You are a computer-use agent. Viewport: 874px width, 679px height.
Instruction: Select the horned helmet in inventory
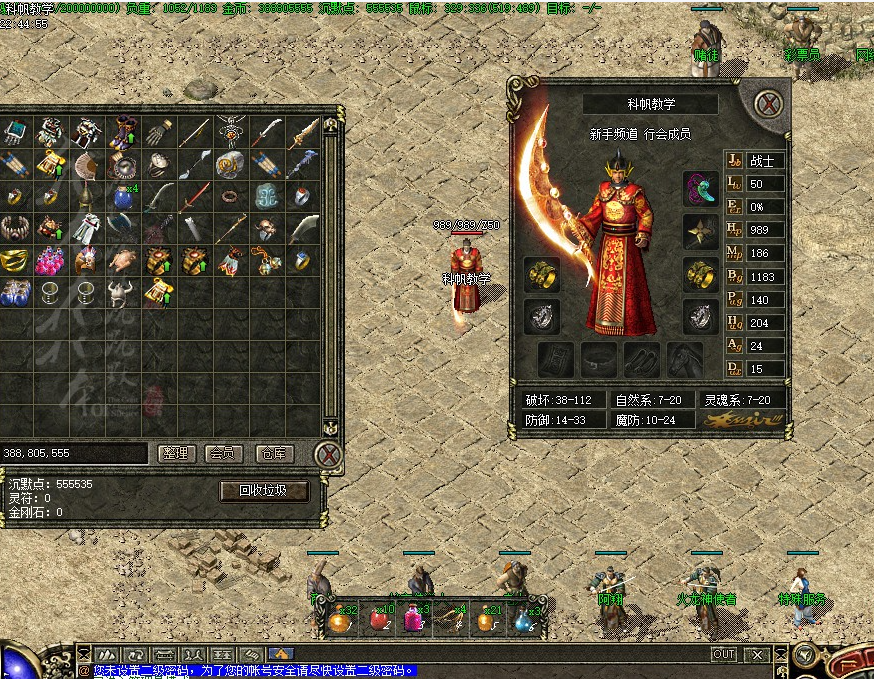122,293
